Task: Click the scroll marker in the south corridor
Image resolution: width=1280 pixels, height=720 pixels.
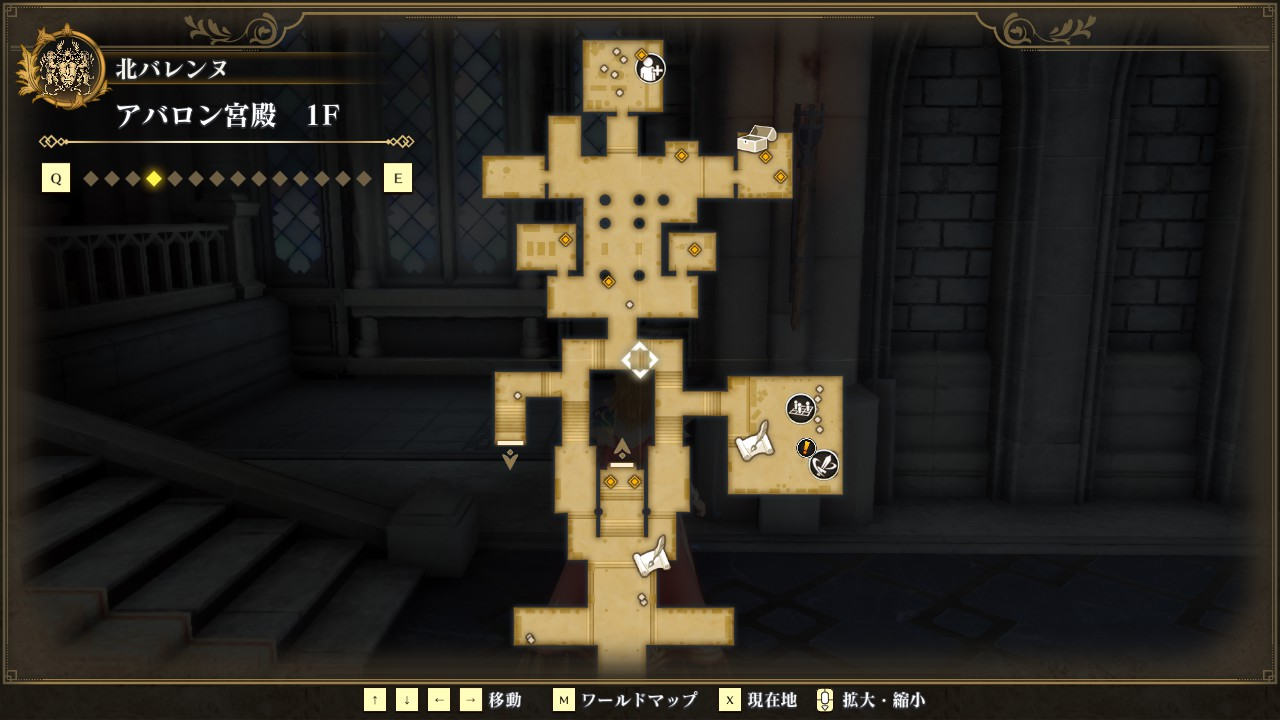Action: coord(651,556)
